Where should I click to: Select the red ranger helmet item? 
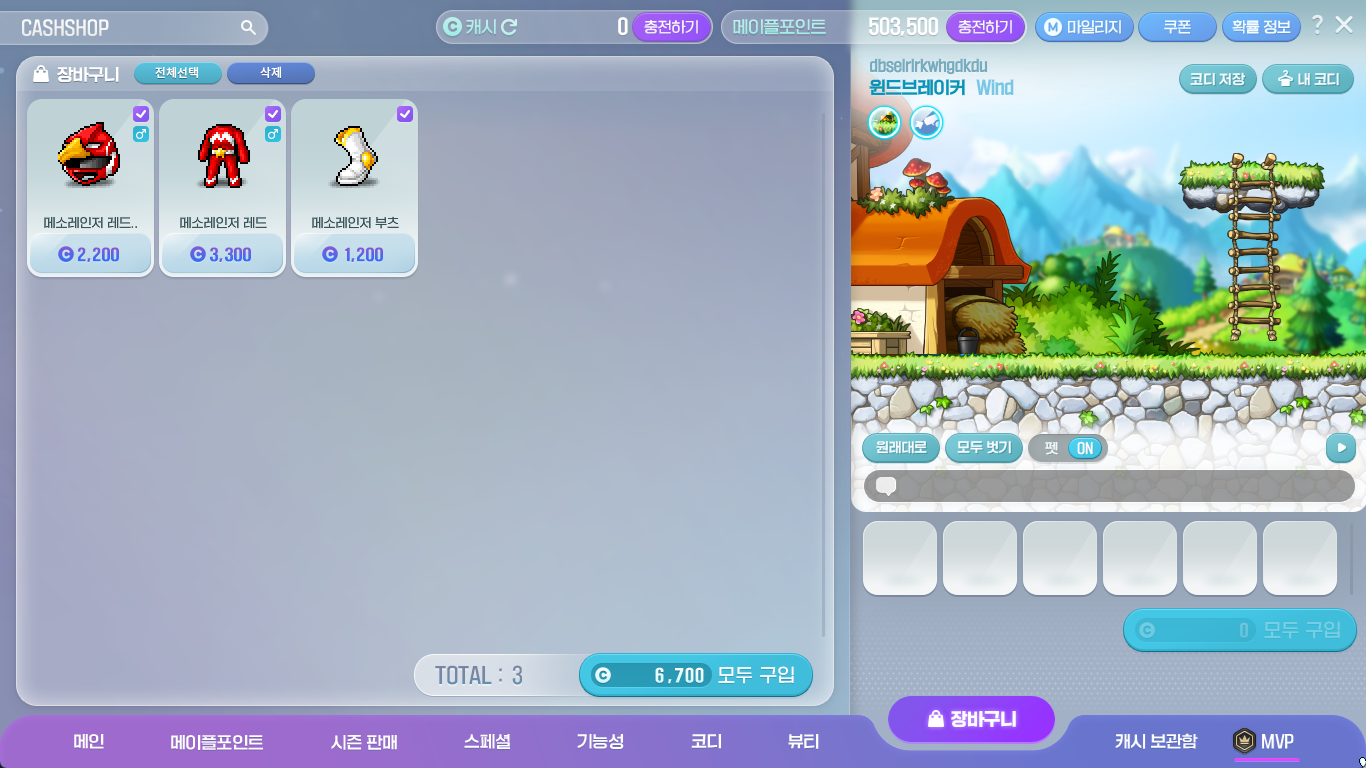[x=90, y=158]
